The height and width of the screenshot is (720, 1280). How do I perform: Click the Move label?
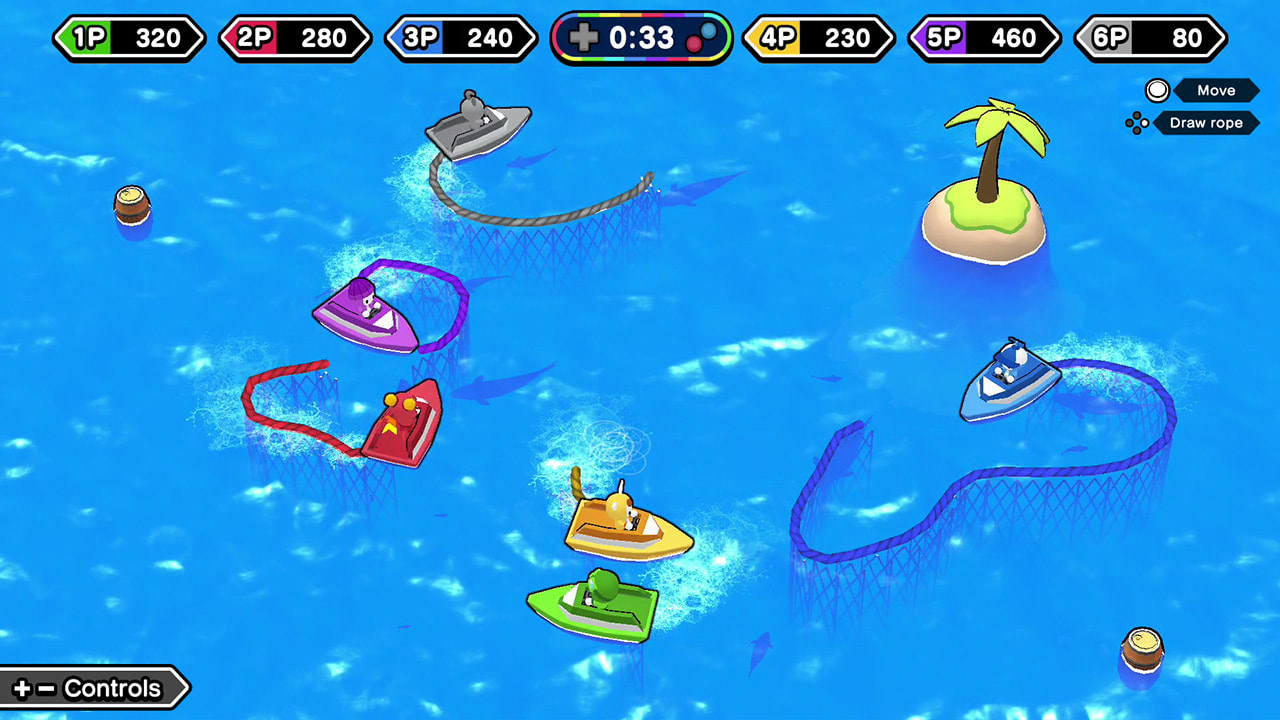coord(1216,90)
